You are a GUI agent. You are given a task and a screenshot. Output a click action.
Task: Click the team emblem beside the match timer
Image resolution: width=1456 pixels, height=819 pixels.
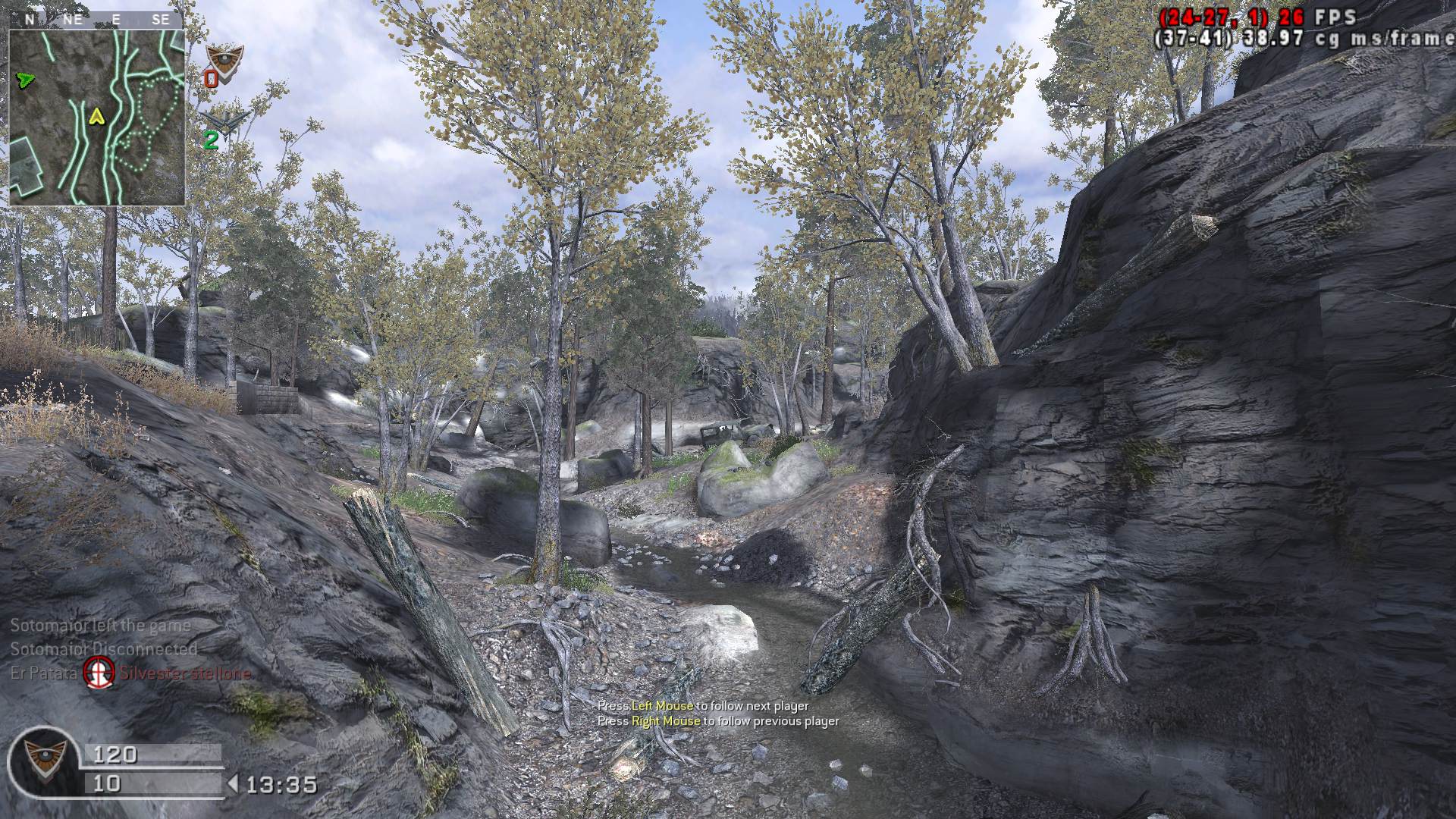point(44,762)
